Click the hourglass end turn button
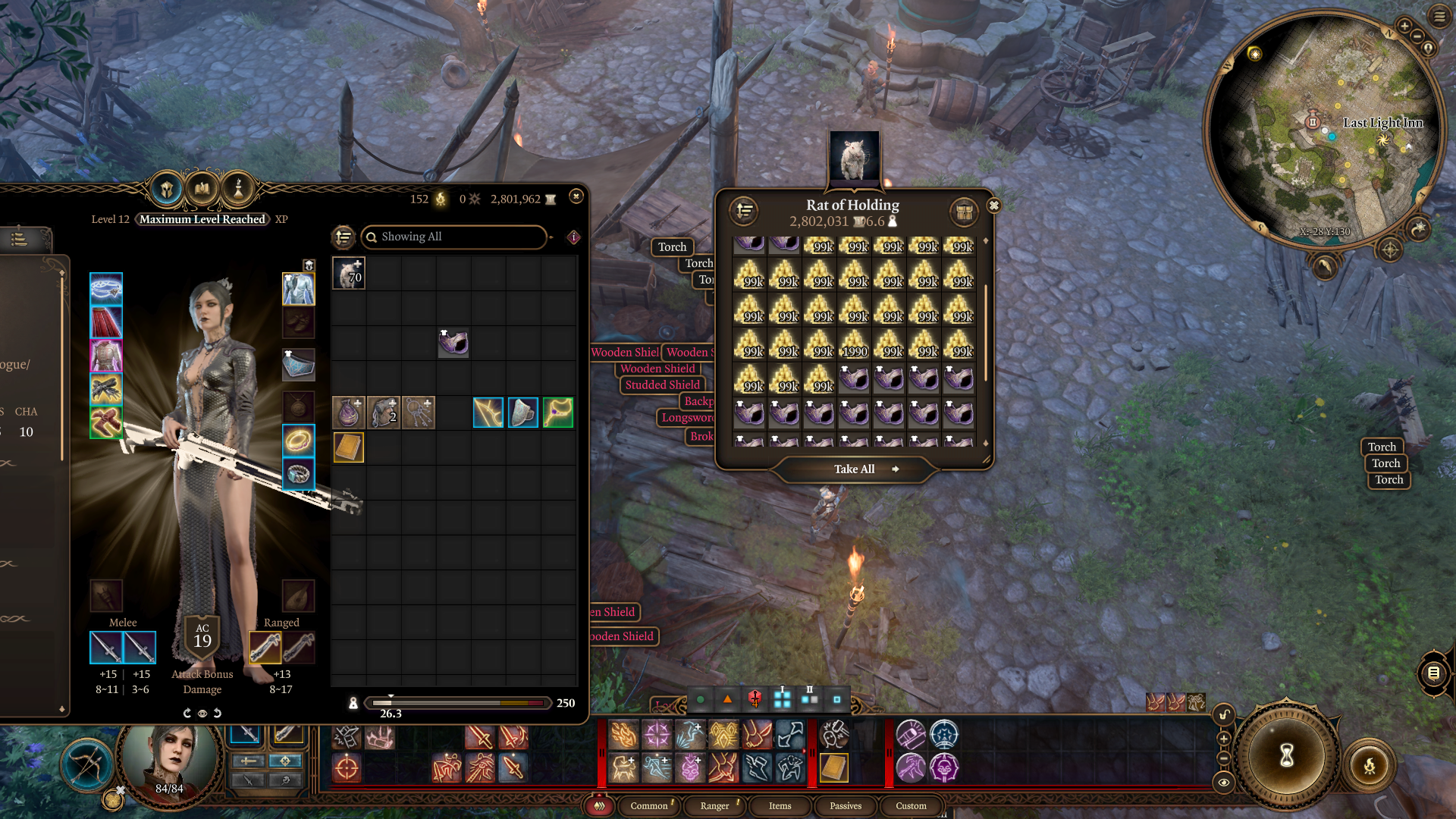The width and height of the screenshot is (1456, 819). click(1286, 755)
